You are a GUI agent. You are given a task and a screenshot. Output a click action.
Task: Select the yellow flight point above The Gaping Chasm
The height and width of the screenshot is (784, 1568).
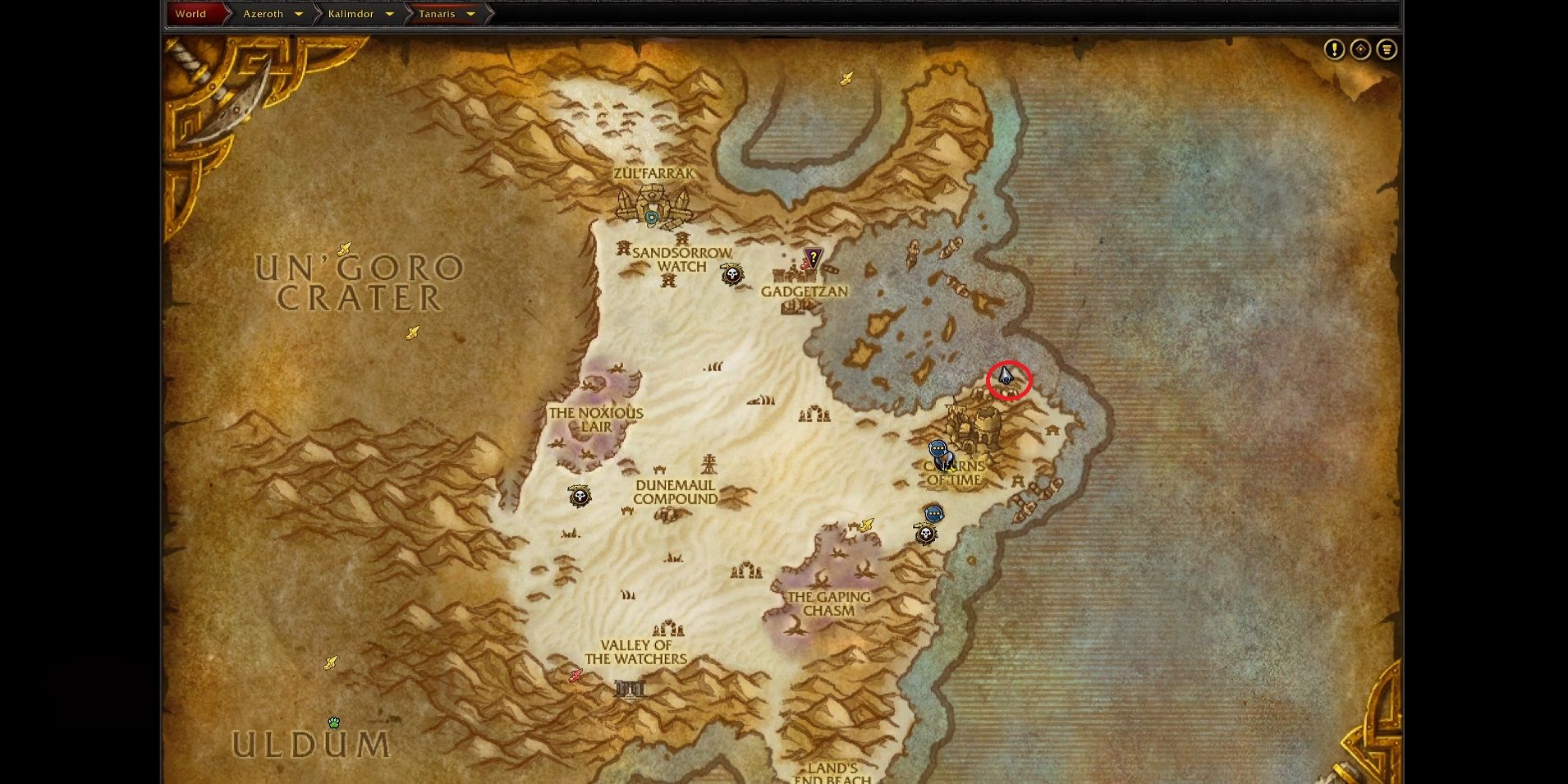click(x=867, y=525)
